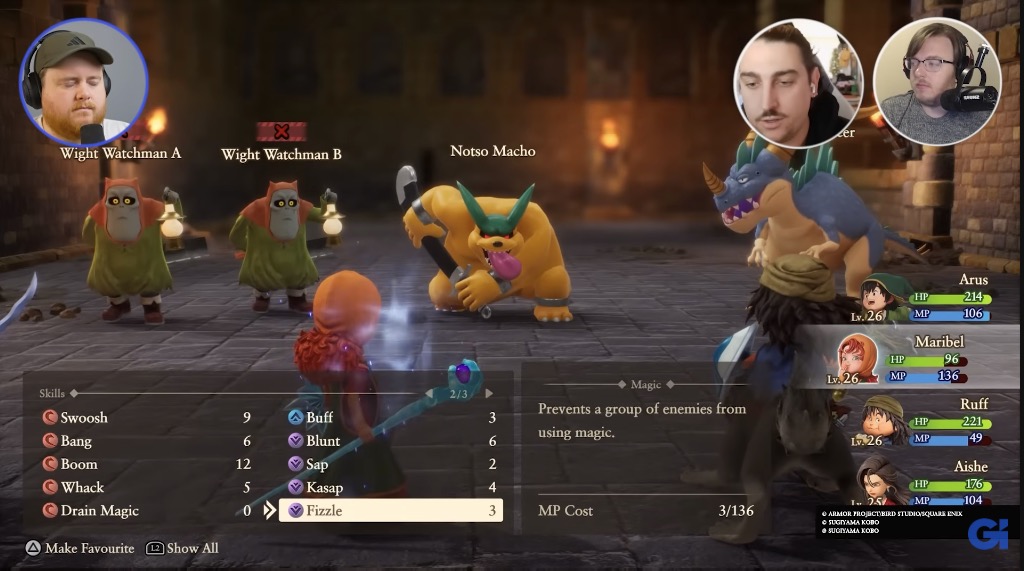Screen dimensions: 1024x571
Task: Select the Swoosh spell
Action: pos(84,418)
